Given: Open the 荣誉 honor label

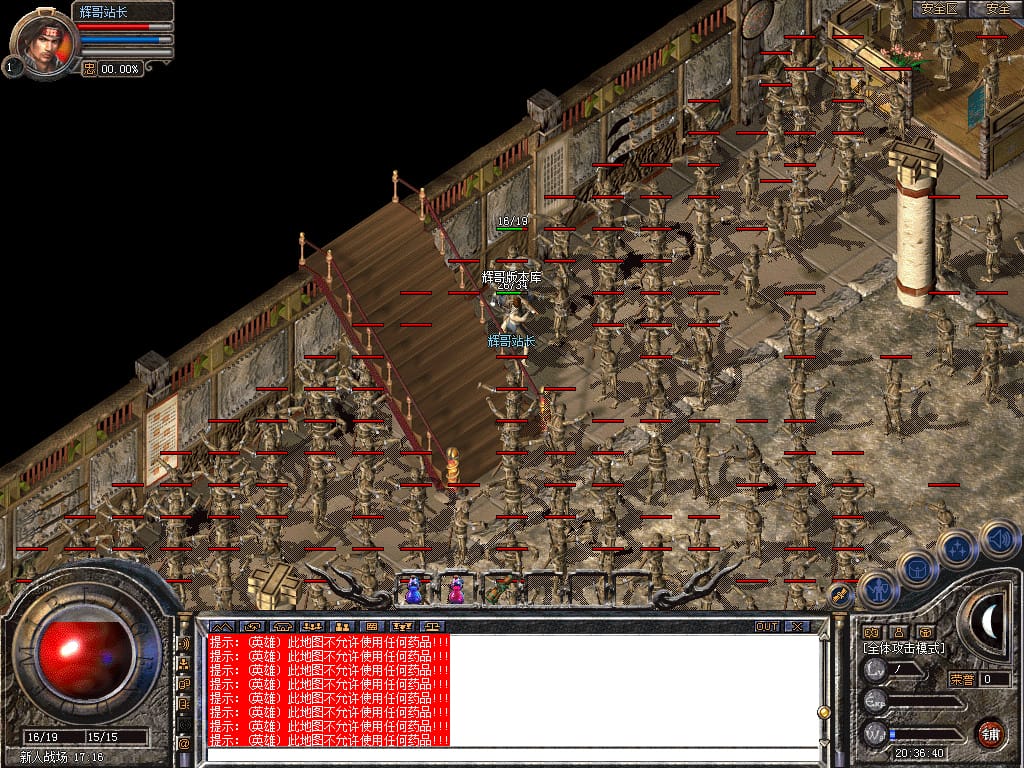Looking at the screenshot, I should (961, 679).
